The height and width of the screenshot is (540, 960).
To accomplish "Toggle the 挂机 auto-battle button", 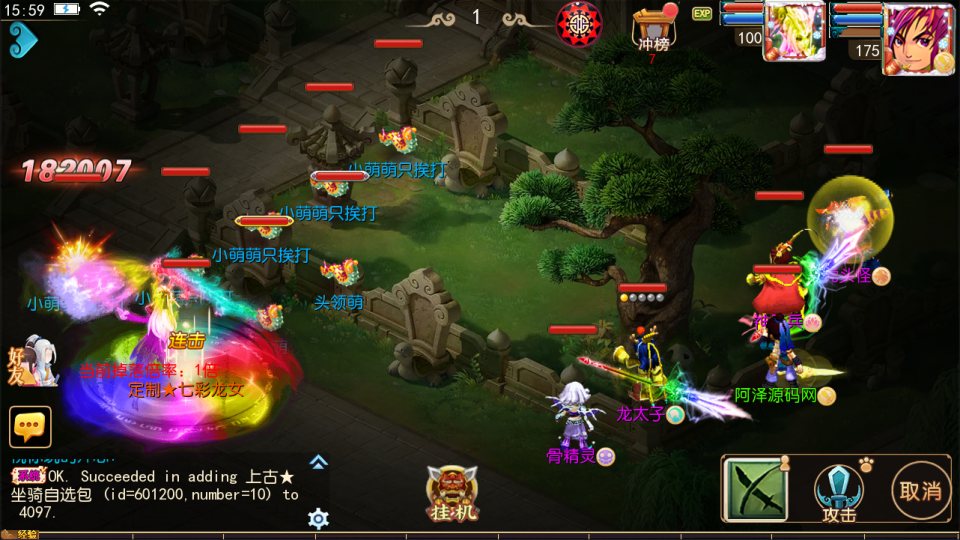I will [x=453, y=494].
